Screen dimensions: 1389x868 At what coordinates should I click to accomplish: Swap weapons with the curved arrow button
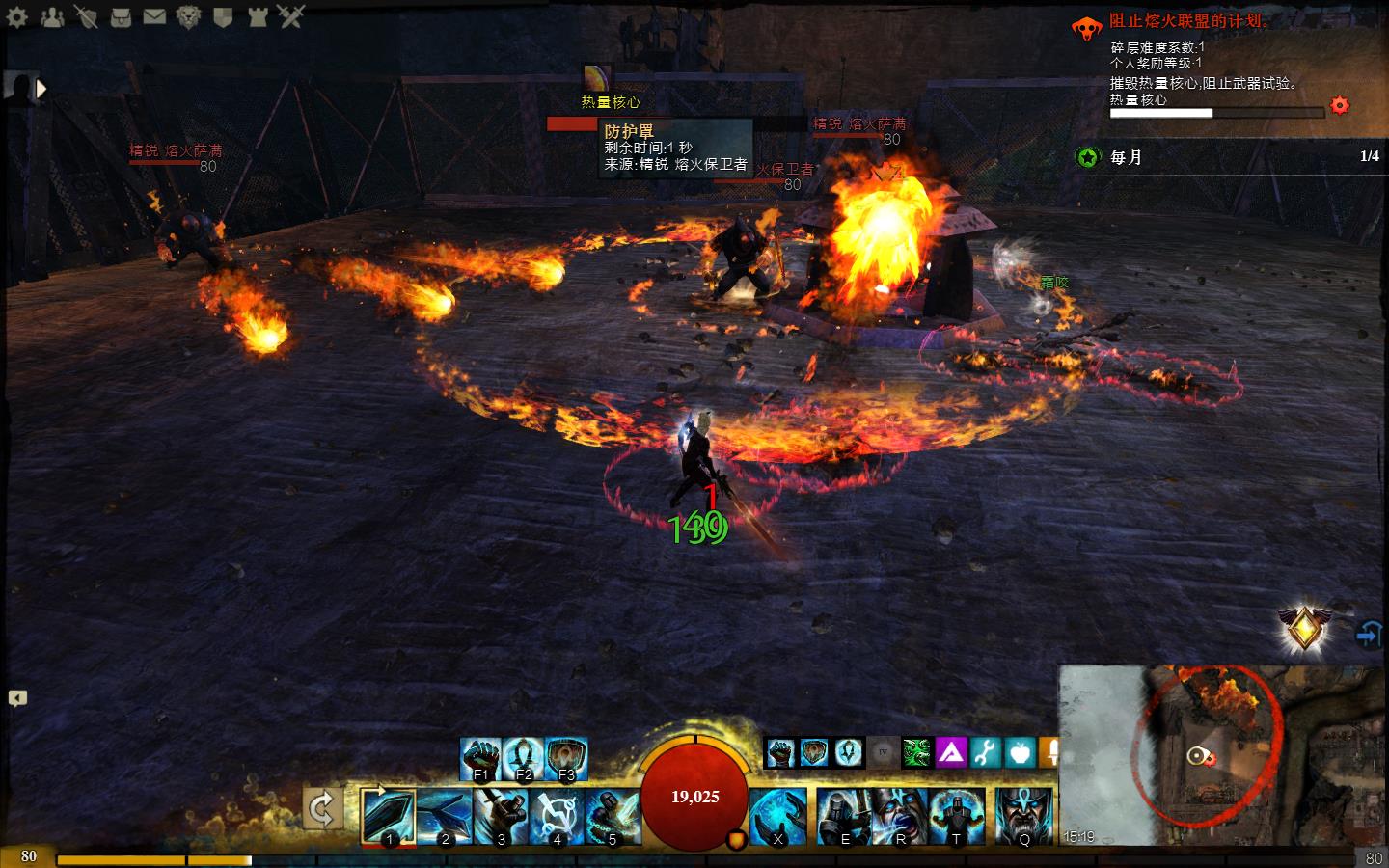[323, 808]
